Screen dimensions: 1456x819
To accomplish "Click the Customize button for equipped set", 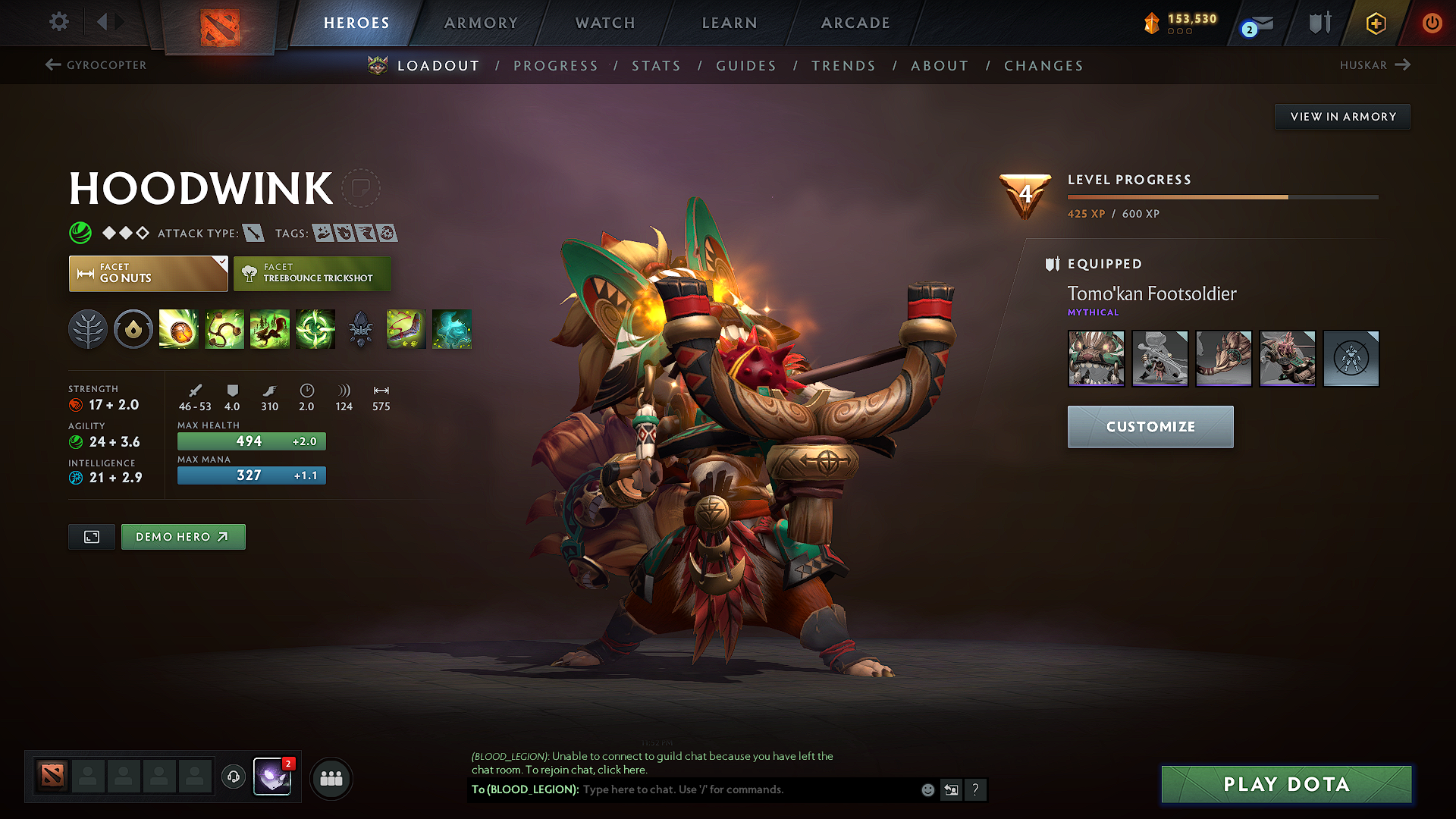I will (1150, 426).
